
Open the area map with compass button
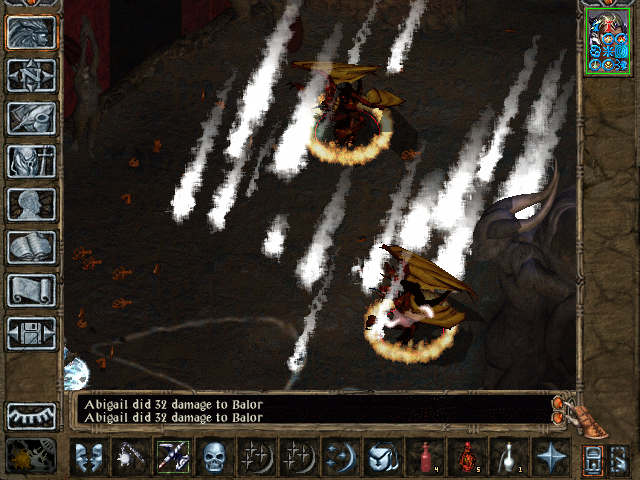click(32, 75)
